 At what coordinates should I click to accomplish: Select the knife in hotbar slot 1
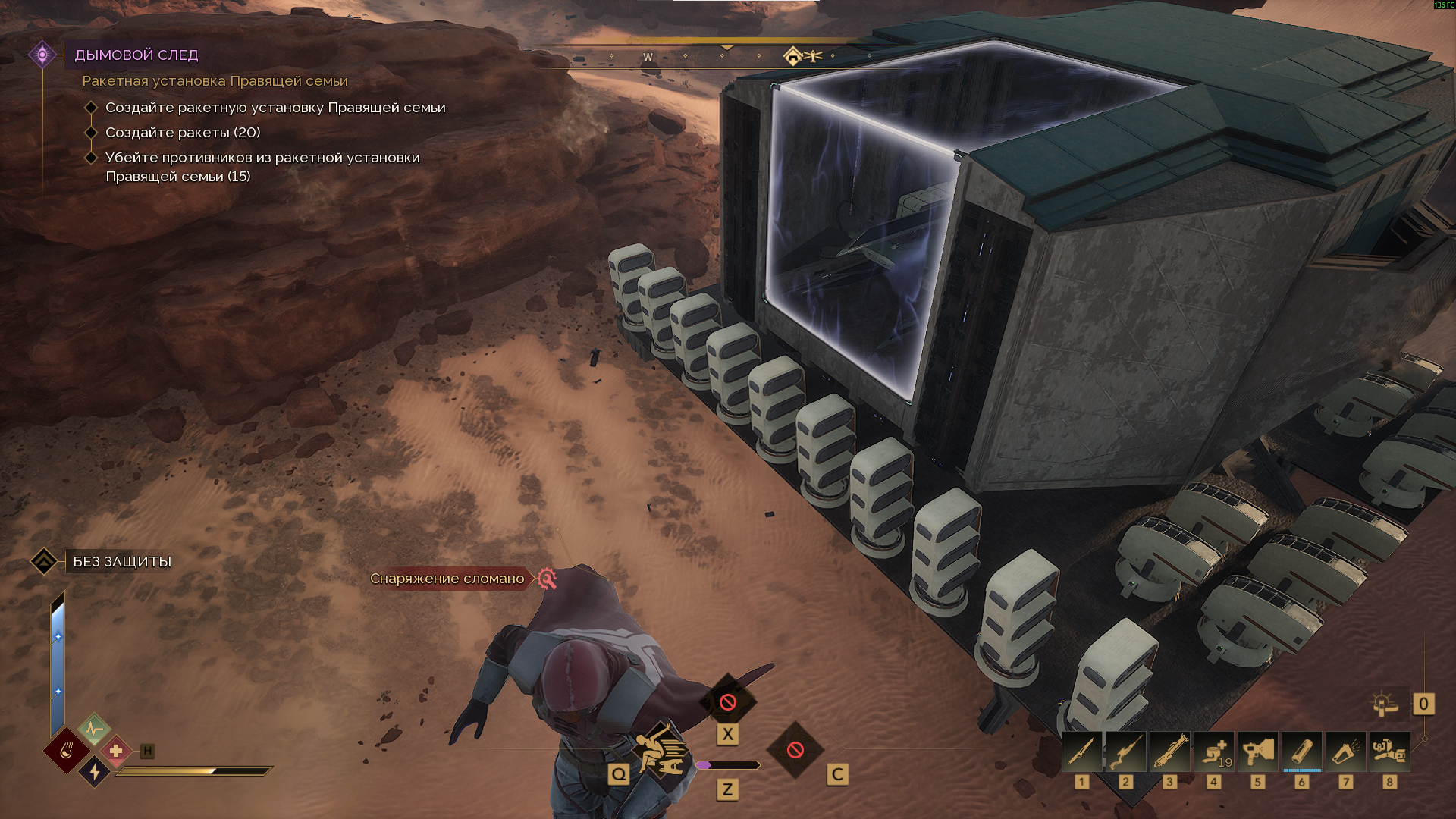pos(1081,752)
